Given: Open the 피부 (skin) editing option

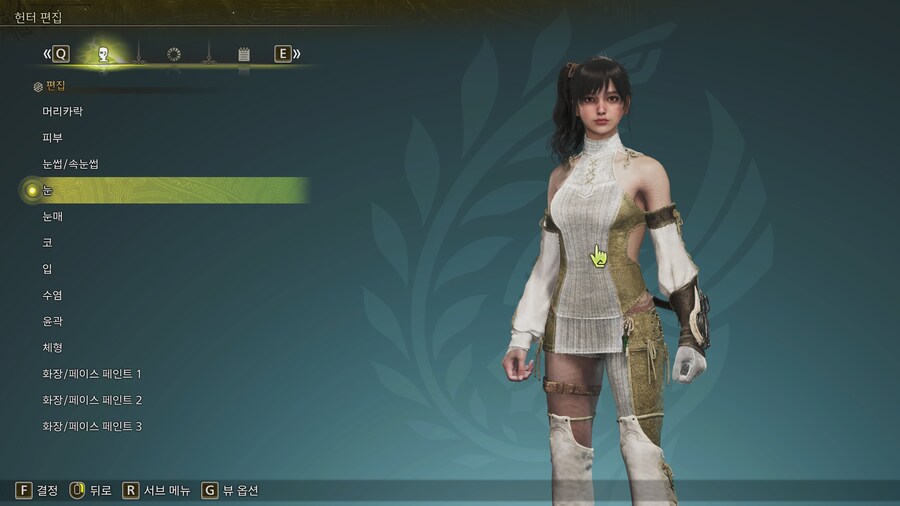Looking at the screenshot, I should point(52,138).
